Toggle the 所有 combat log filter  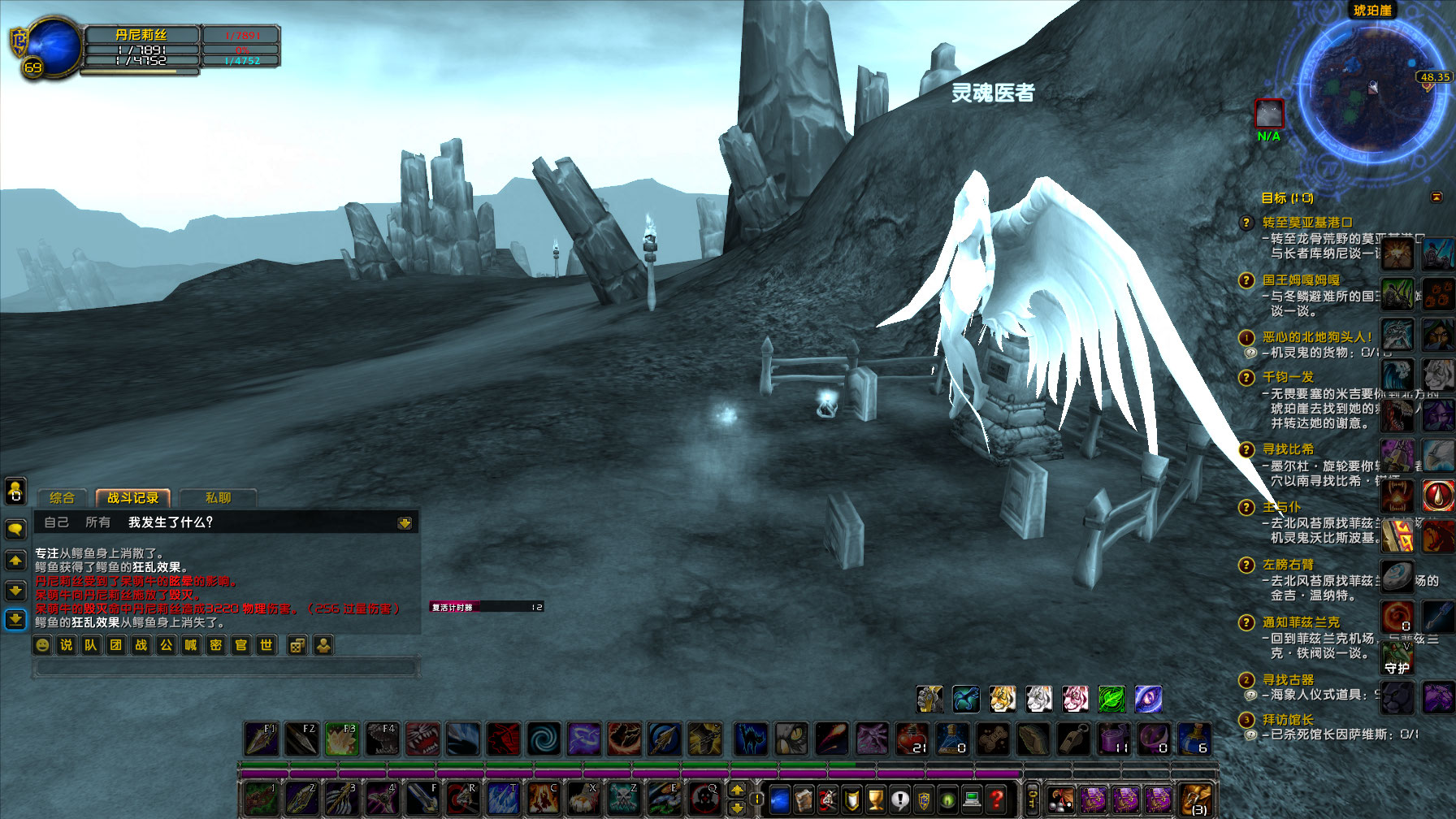coord(97,522)
